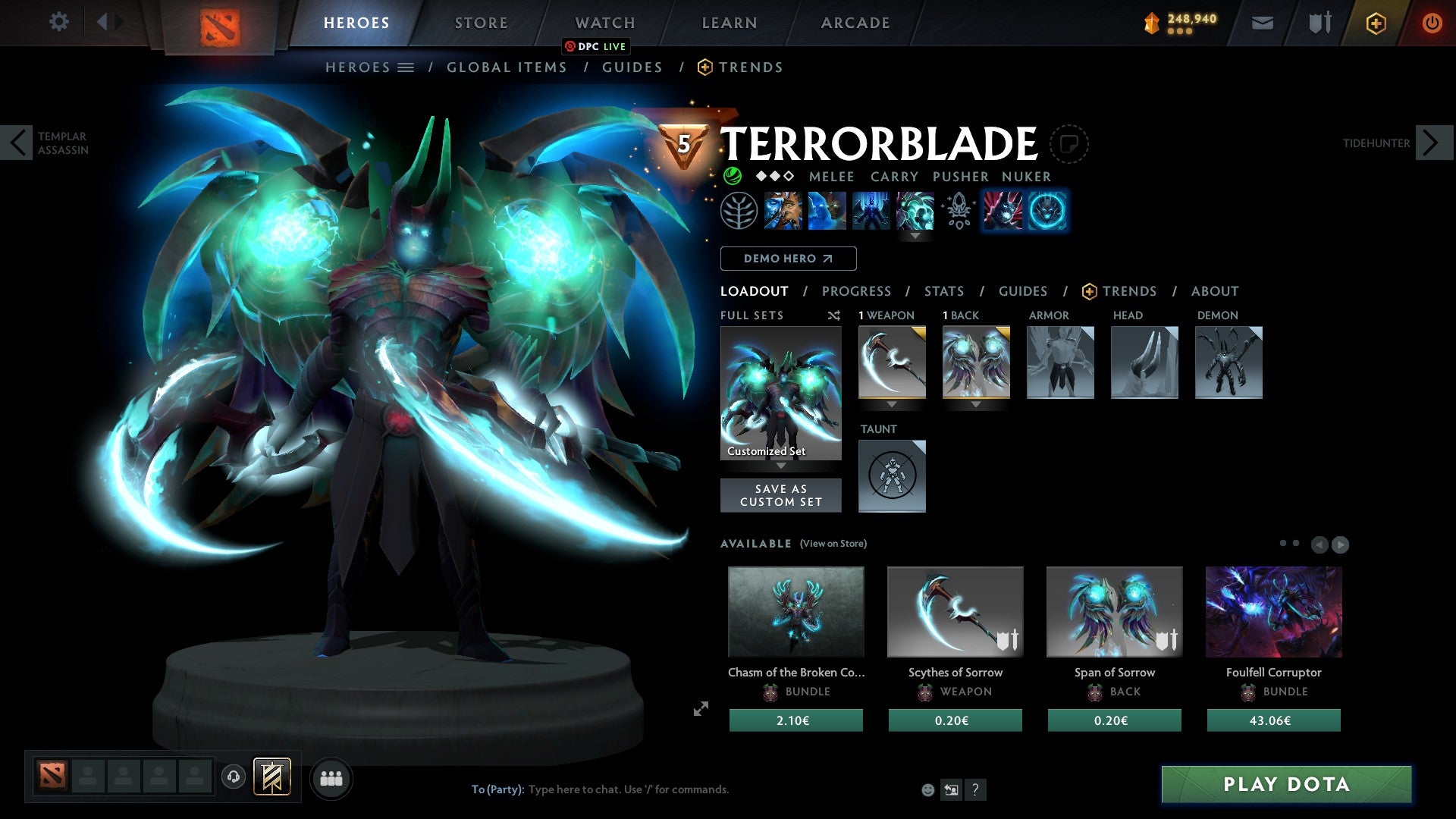1456x819 pixels.
Task: Open the ARCADE menu
Action: [855, 23]
